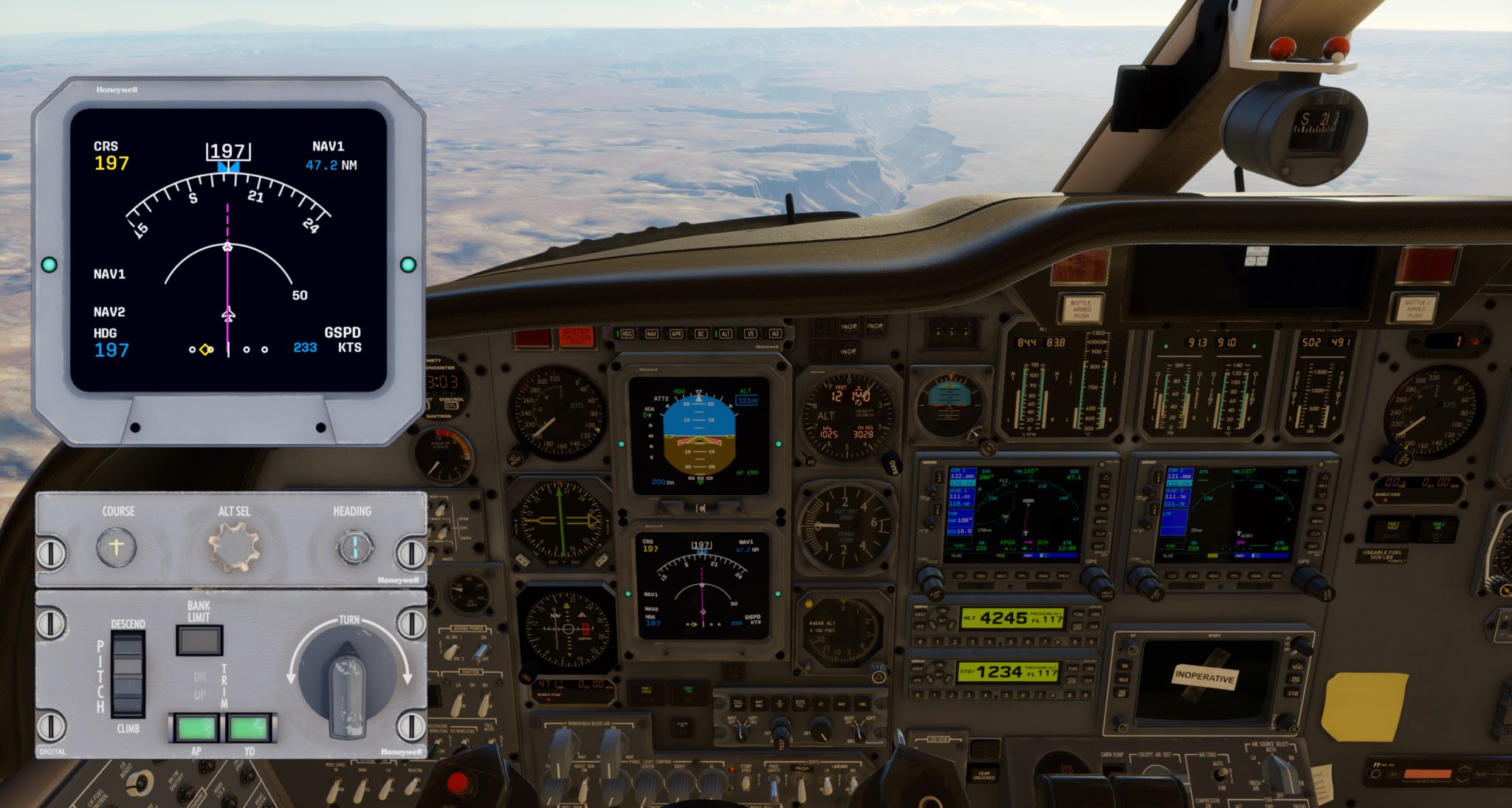Viewport: 1512px width, 808px height.
Task: Open the MSG page on the GNS 530
Action: (1000, 576)
